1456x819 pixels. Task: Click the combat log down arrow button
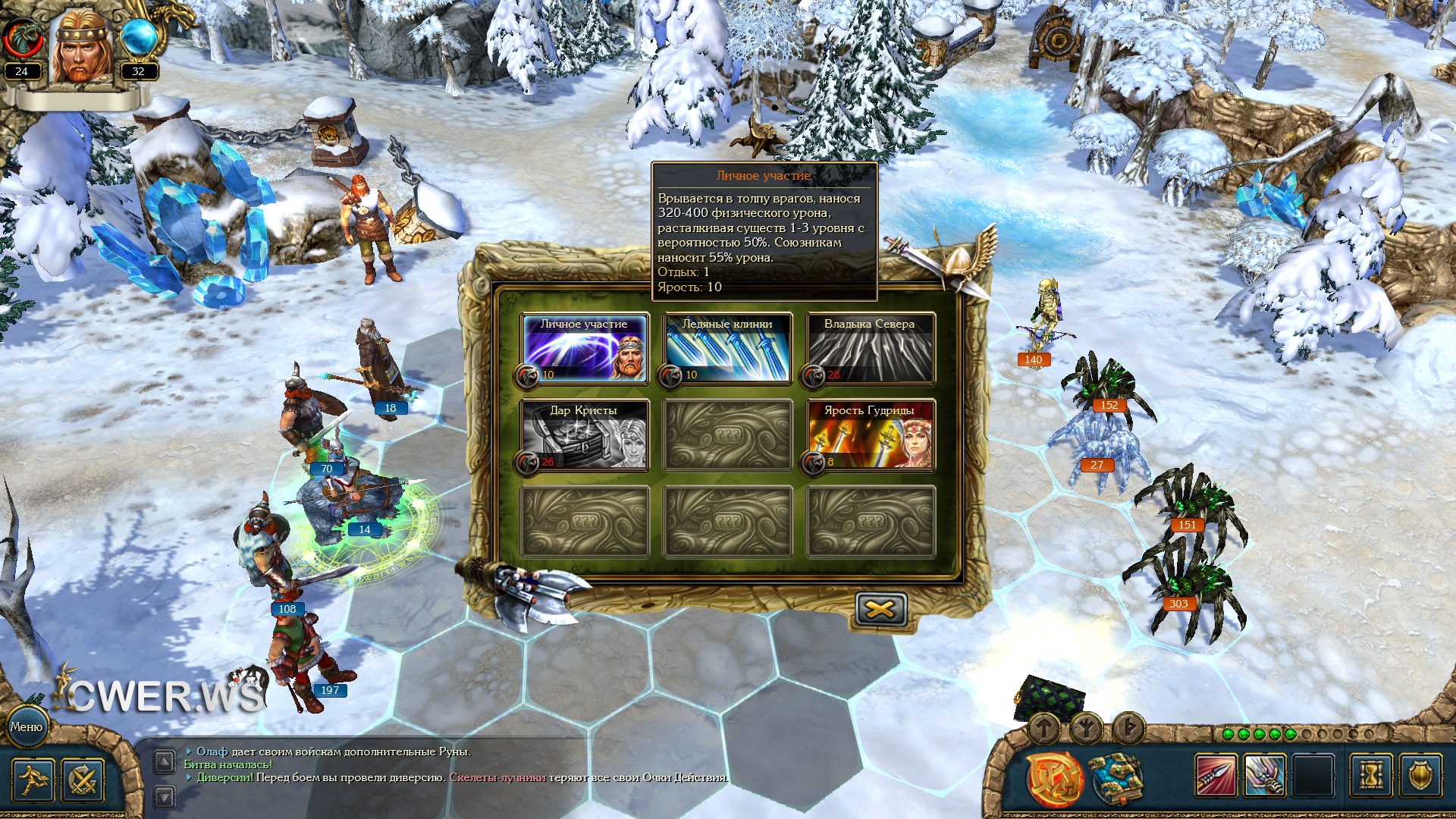click(x=165, y=796)
